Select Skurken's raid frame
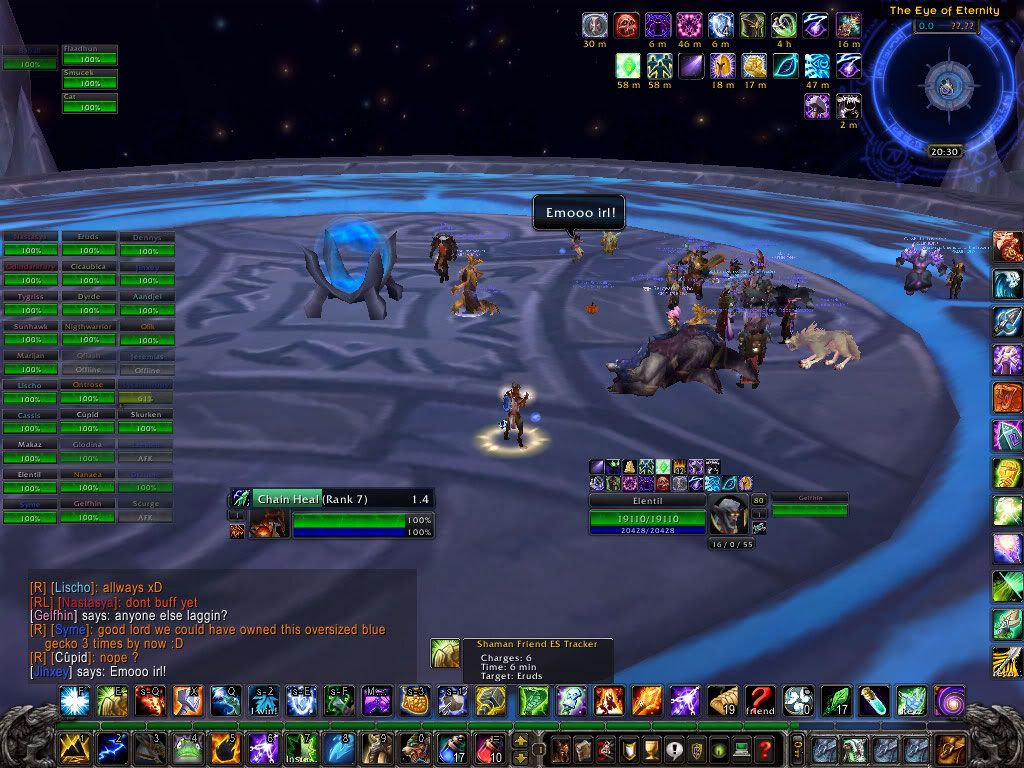The height and width of the screenshot is (768, 1024). 146,421
